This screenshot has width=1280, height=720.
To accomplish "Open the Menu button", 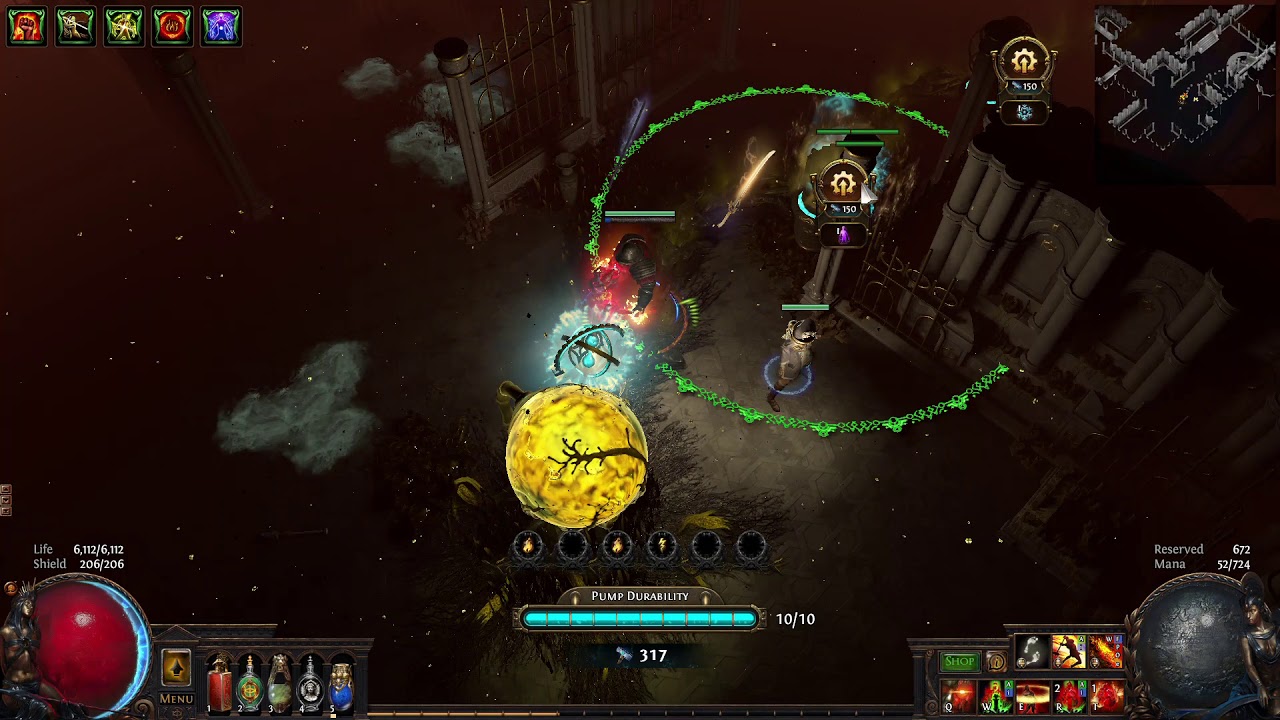I will point(176,699).
